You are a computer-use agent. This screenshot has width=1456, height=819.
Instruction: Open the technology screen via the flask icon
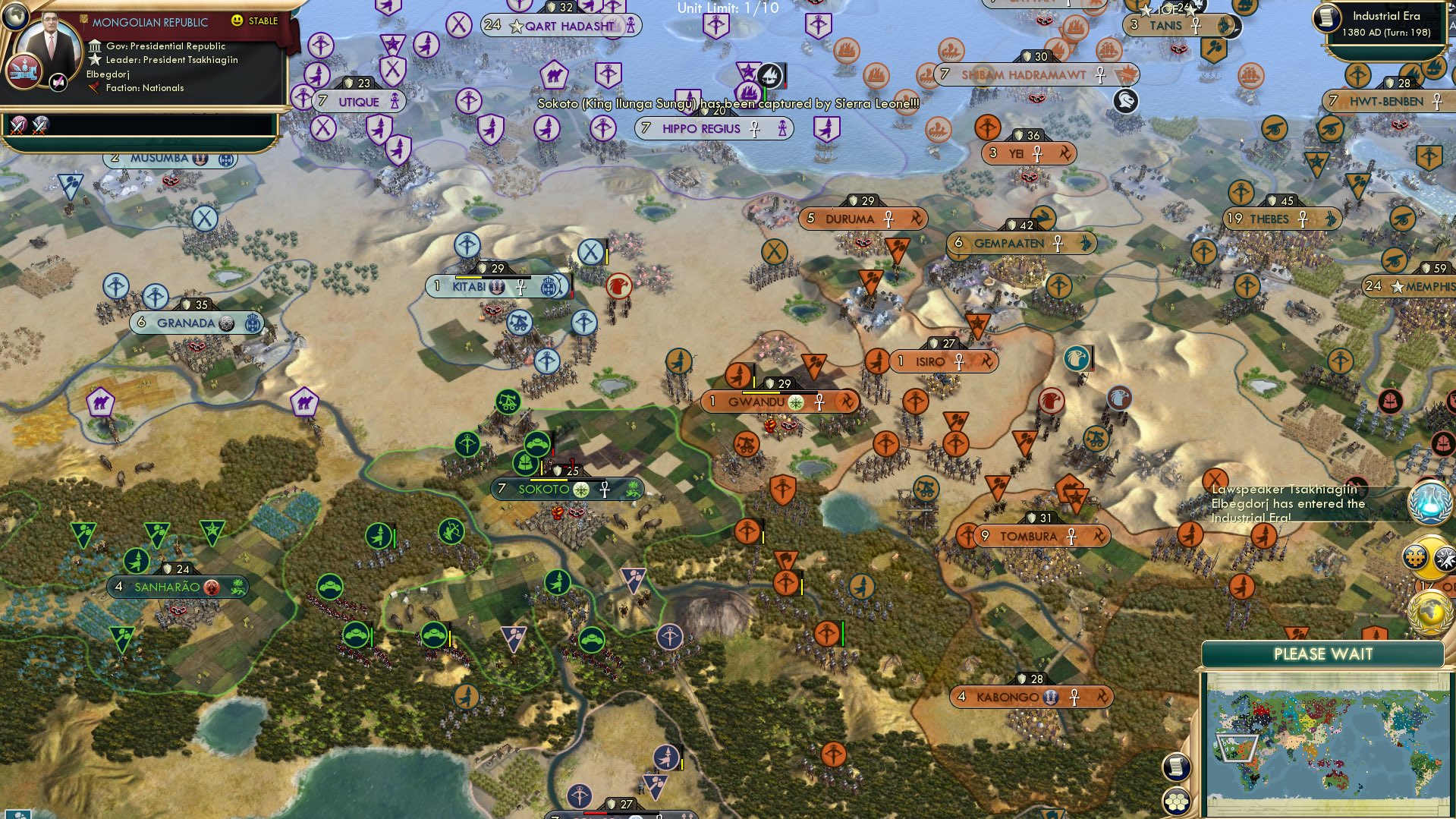tap(1428, 501)
